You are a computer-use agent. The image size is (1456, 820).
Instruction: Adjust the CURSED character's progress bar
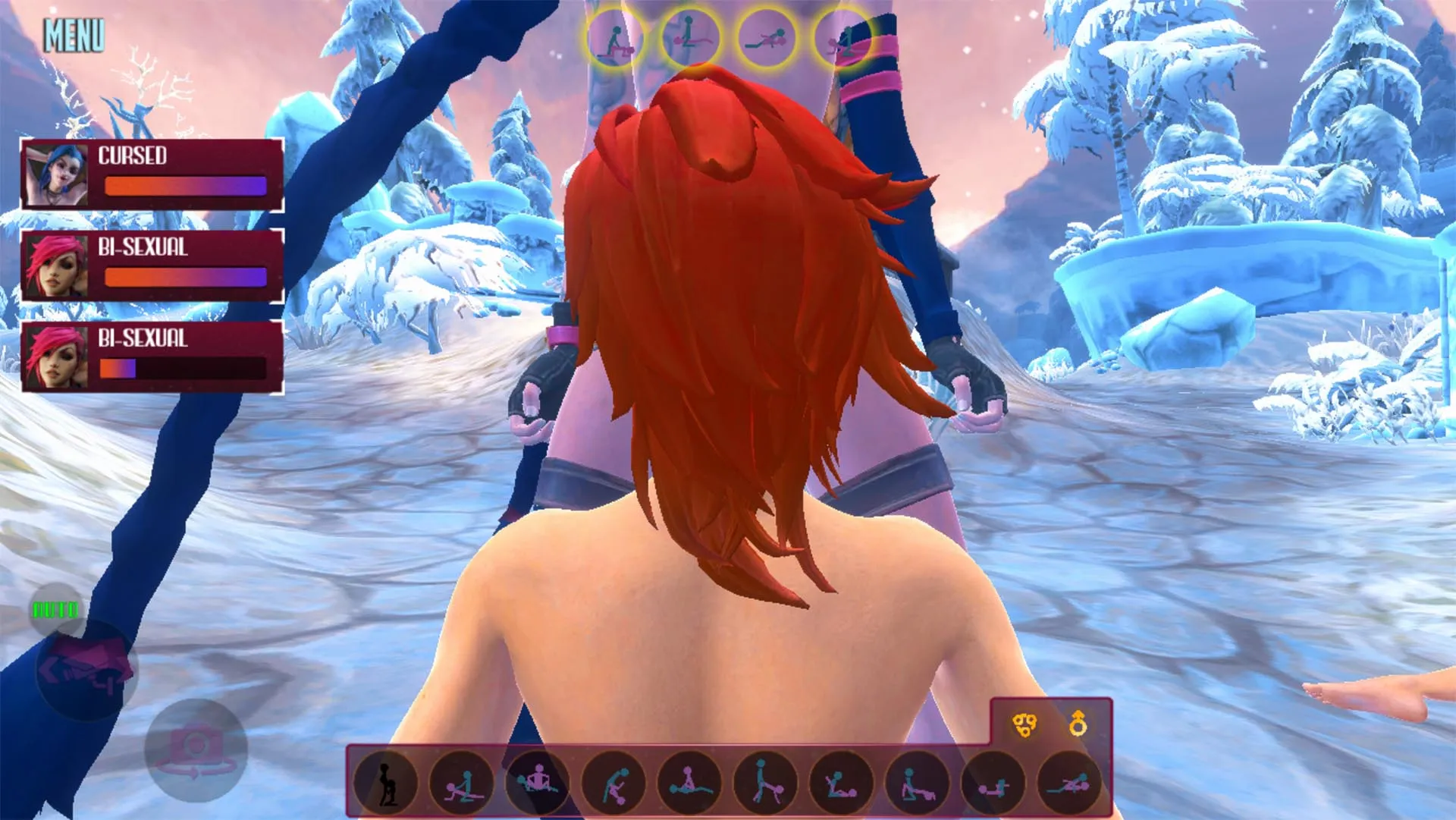(186, 186)
